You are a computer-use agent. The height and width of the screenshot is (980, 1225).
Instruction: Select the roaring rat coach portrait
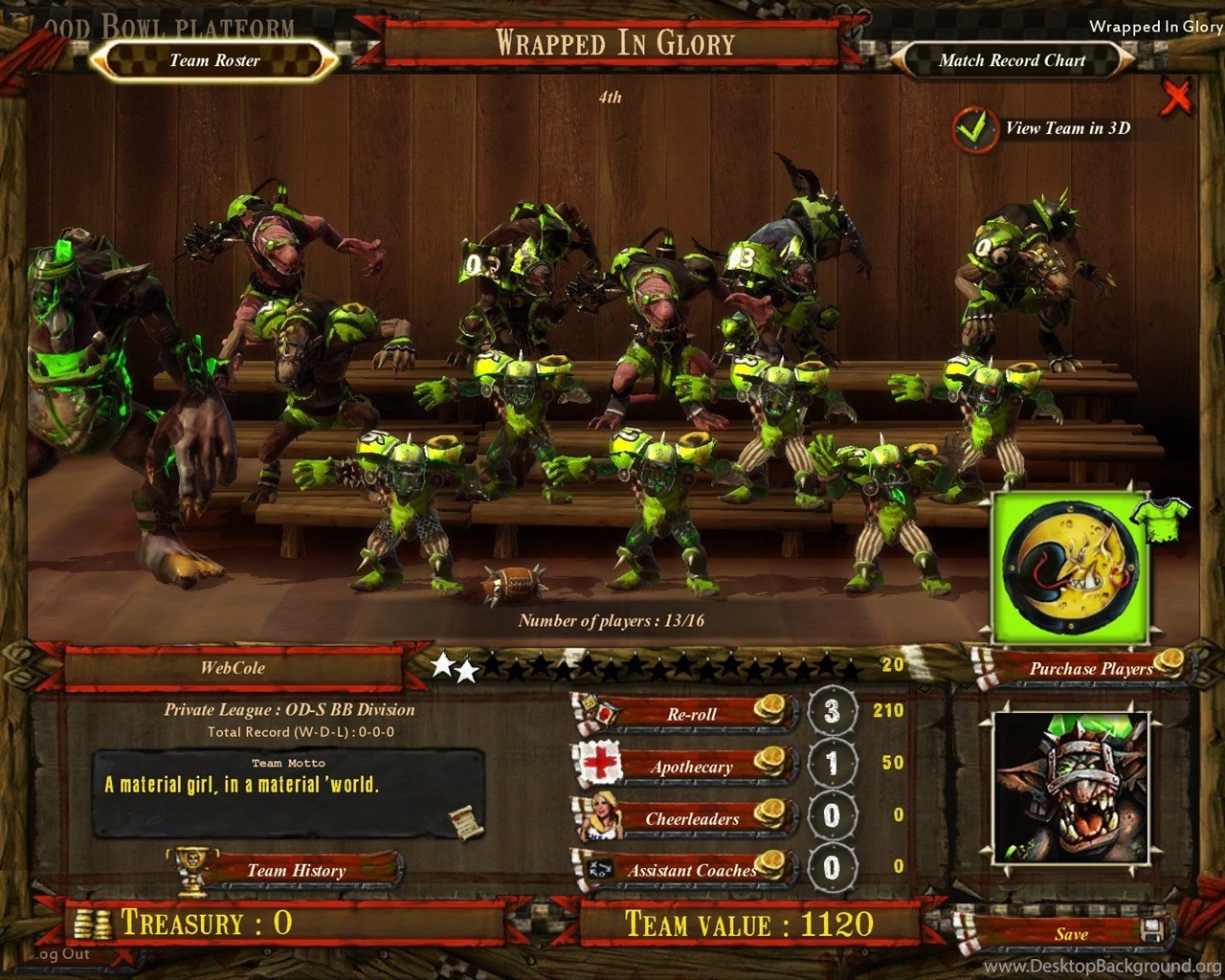click(1070, 789)
